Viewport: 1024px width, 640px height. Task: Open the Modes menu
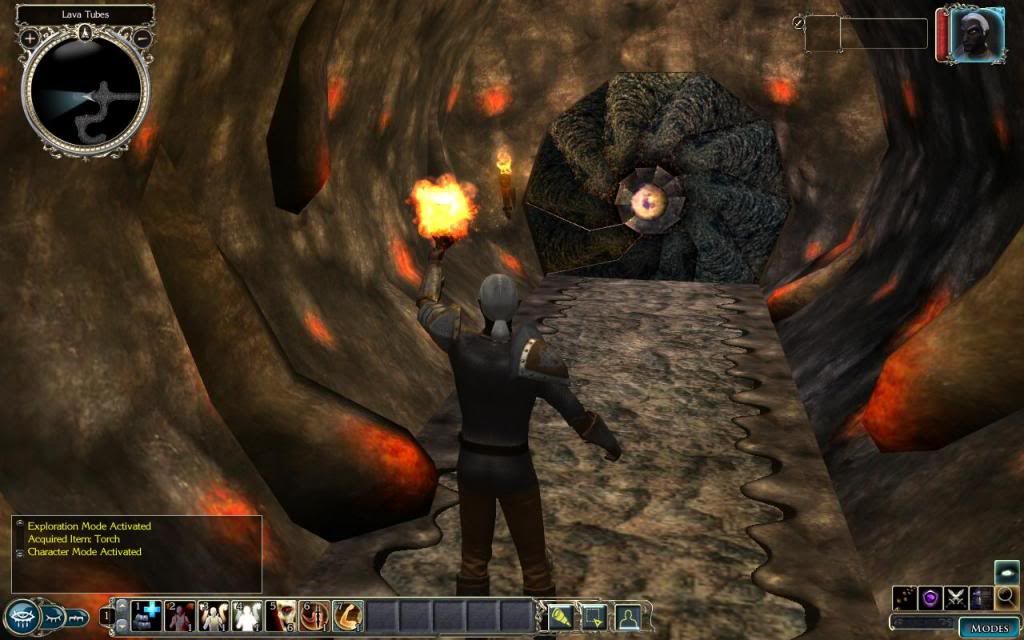click(988, 627)
